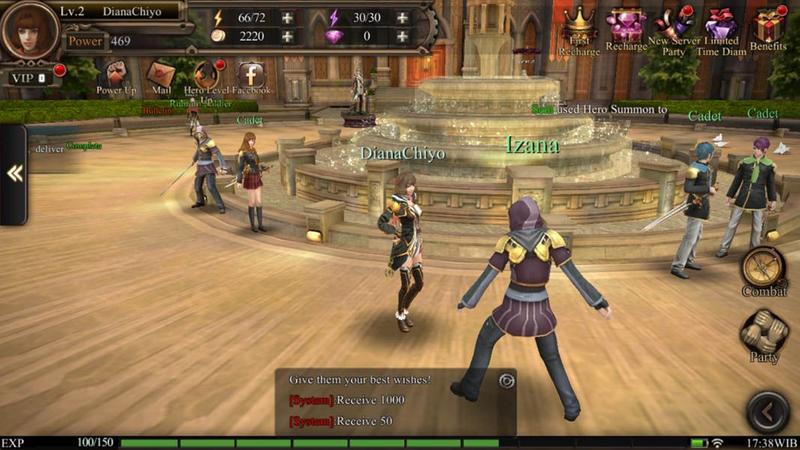800x450 pixels.
Task: Click the chat box settings icon
Action: (506, 380)
